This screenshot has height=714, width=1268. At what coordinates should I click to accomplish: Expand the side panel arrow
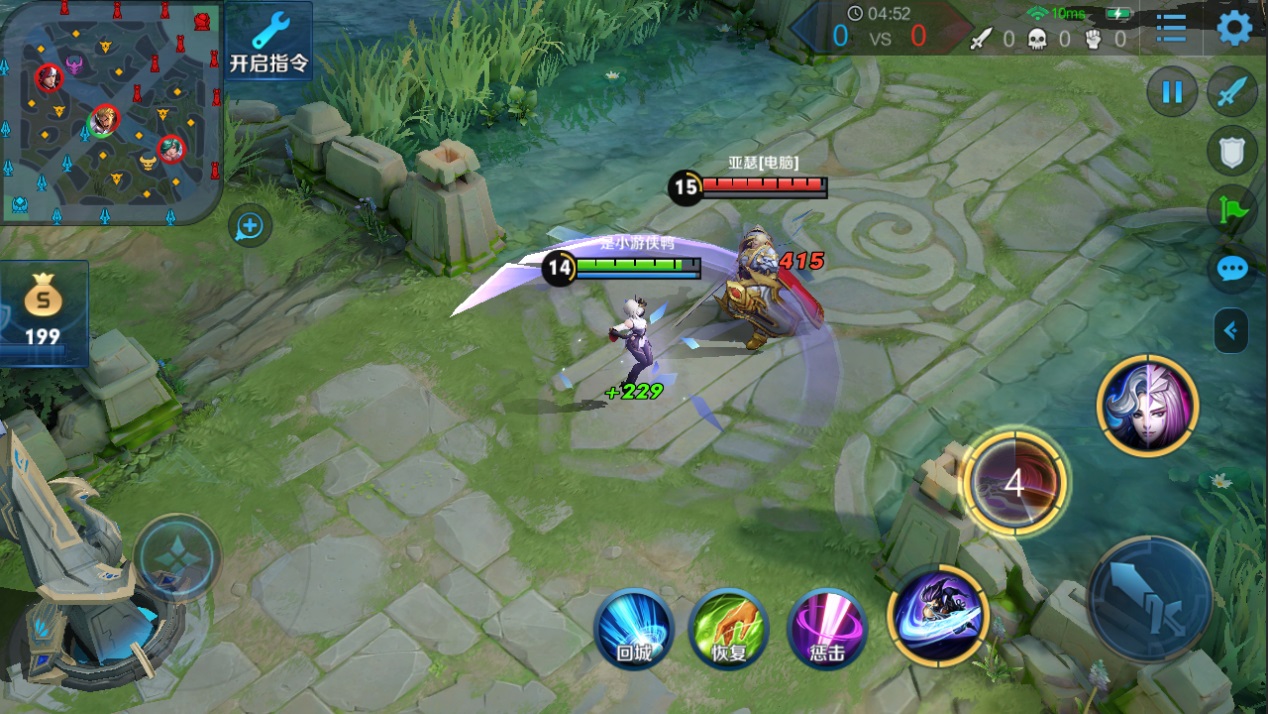click(1231, 331)
